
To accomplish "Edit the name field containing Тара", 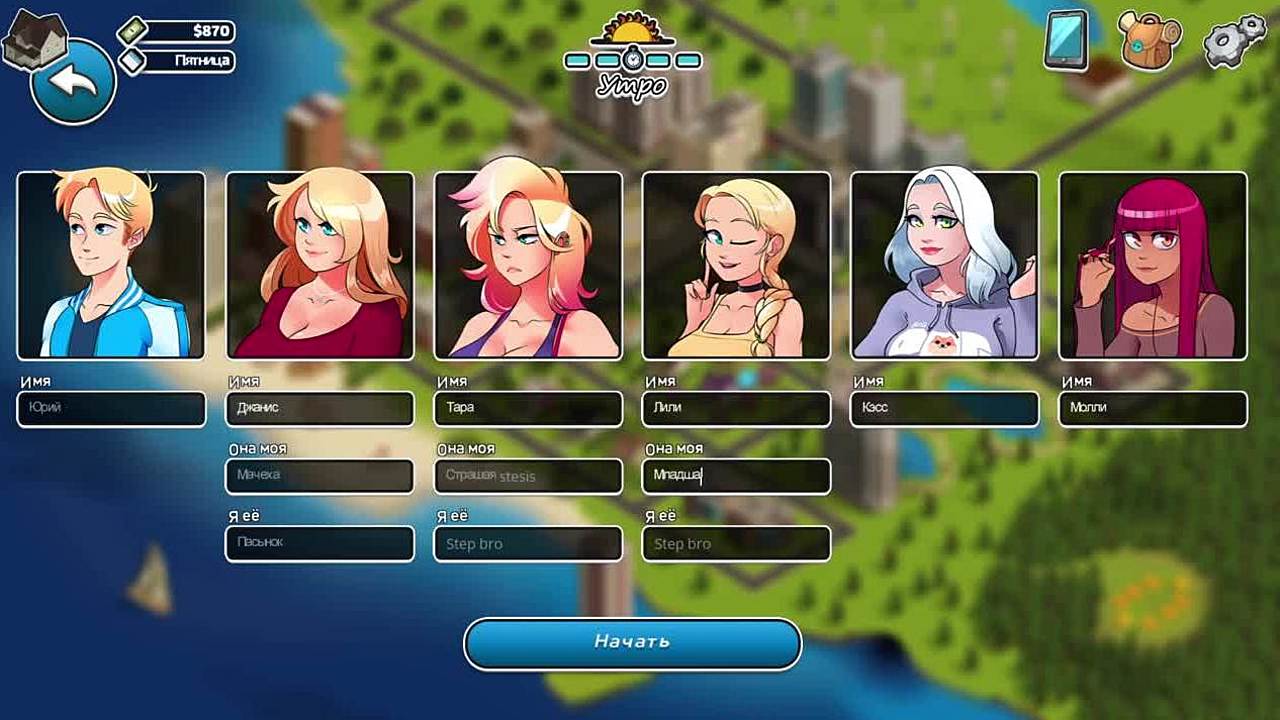I will [x=528, y=409].
